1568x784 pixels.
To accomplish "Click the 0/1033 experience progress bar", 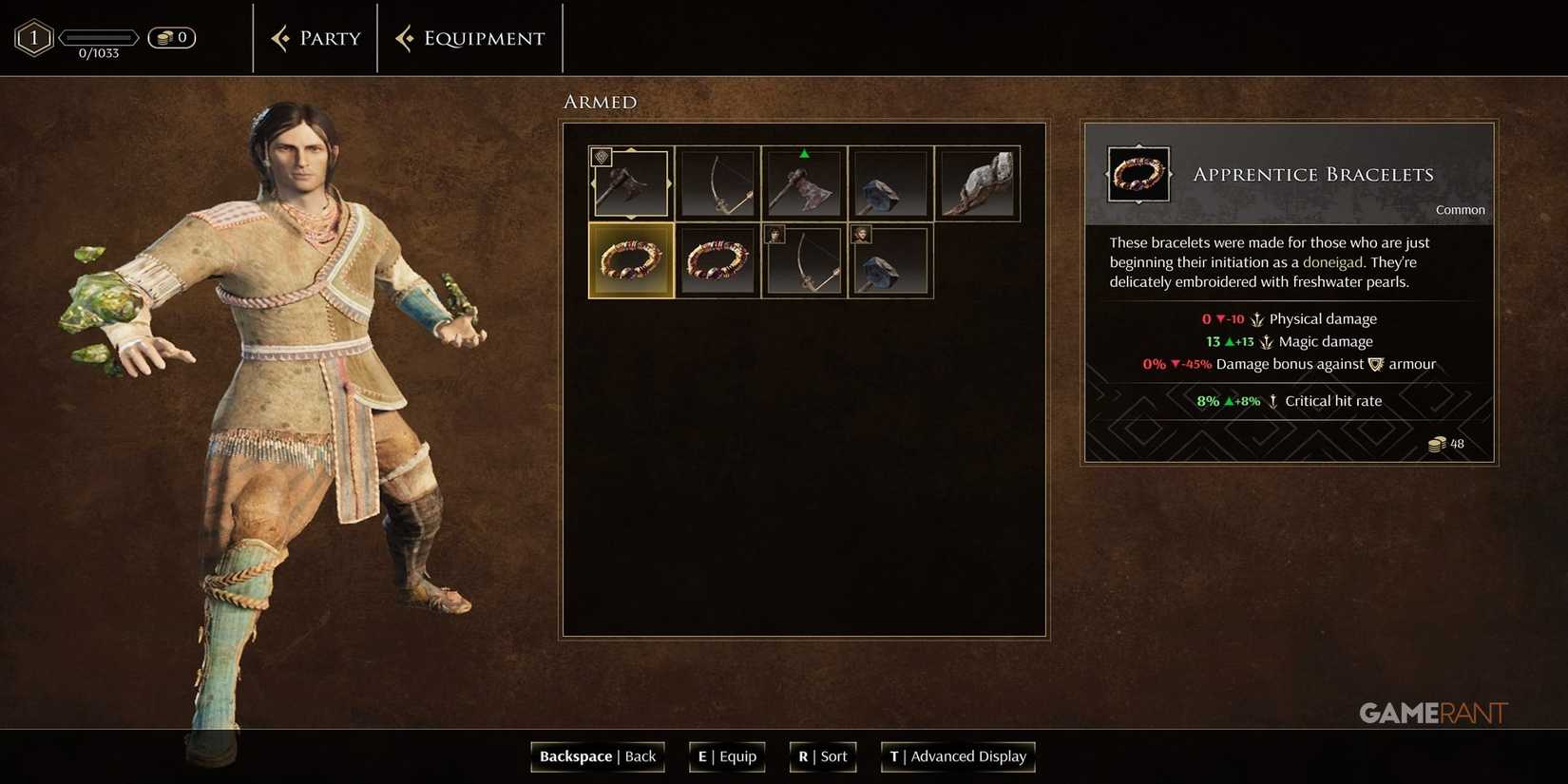I will (x=101, y=38).
